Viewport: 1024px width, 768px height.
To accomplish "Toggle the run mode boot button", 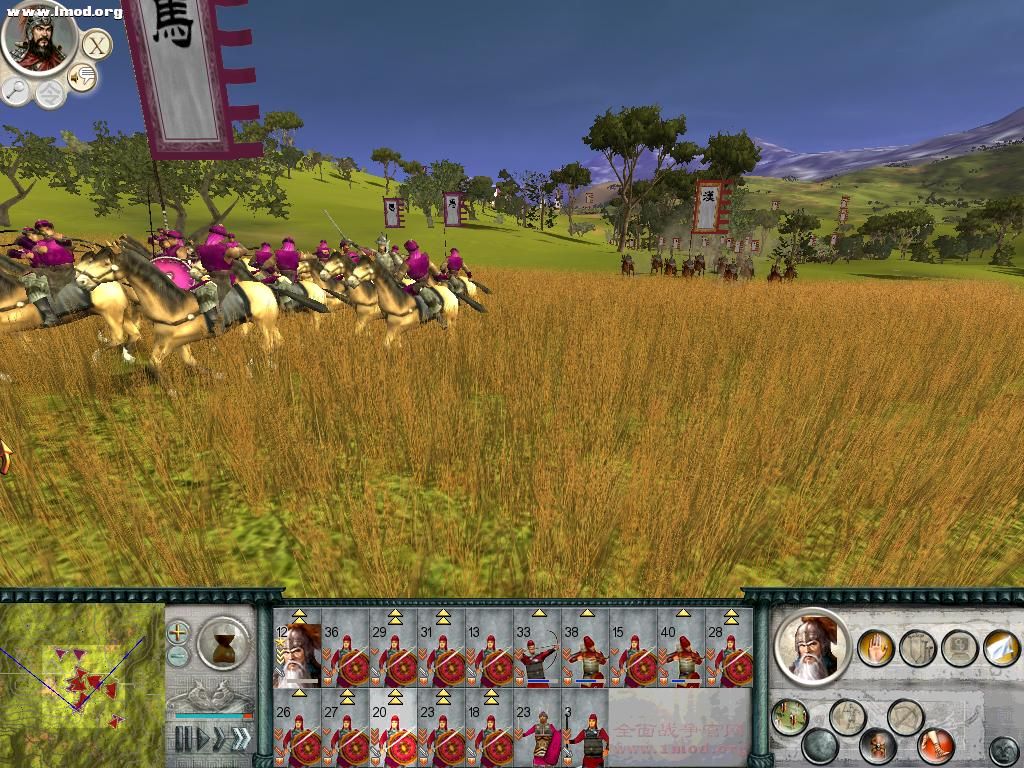I will point(936,745).
